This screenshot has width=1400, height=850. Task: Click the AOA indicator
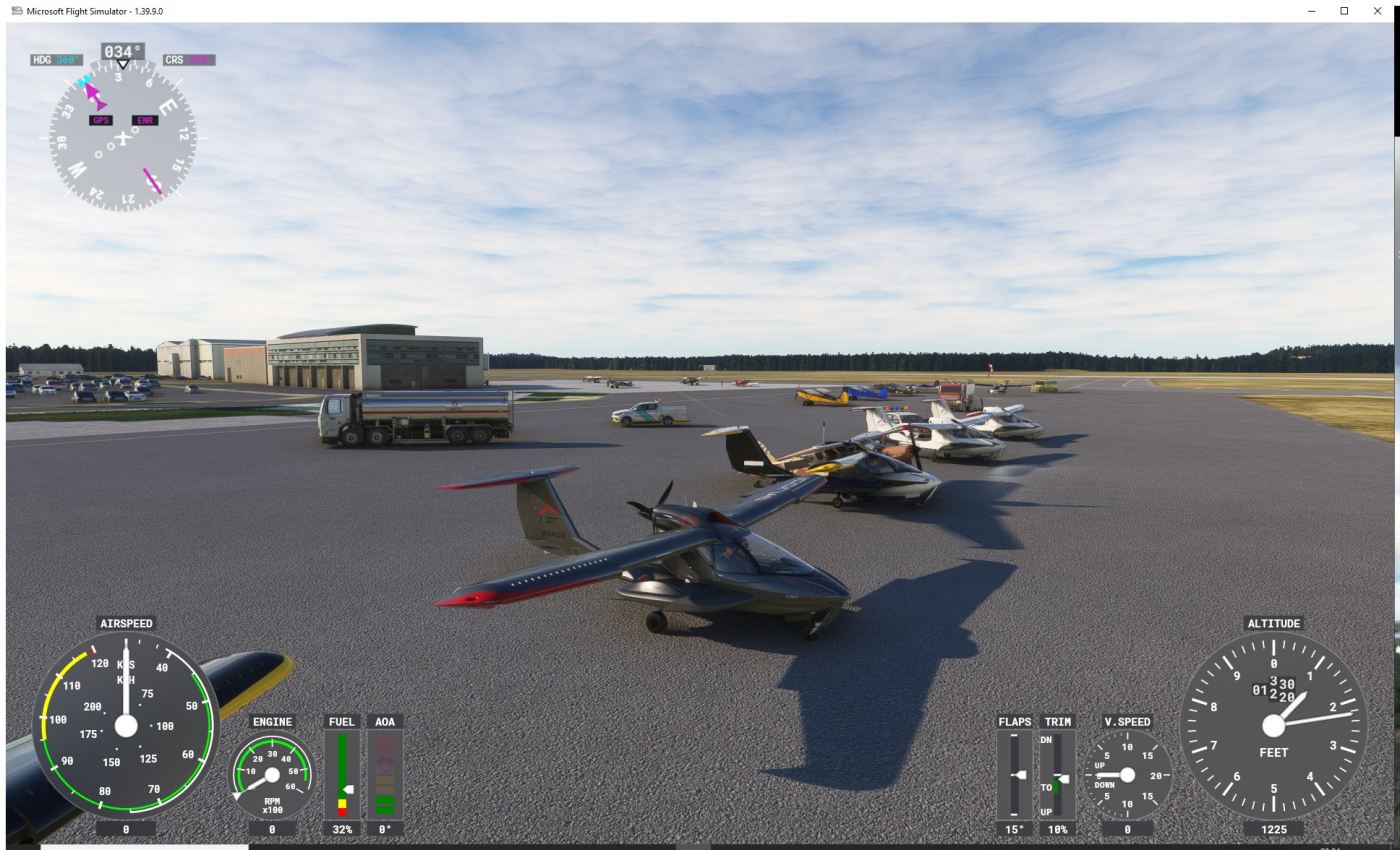385,774
